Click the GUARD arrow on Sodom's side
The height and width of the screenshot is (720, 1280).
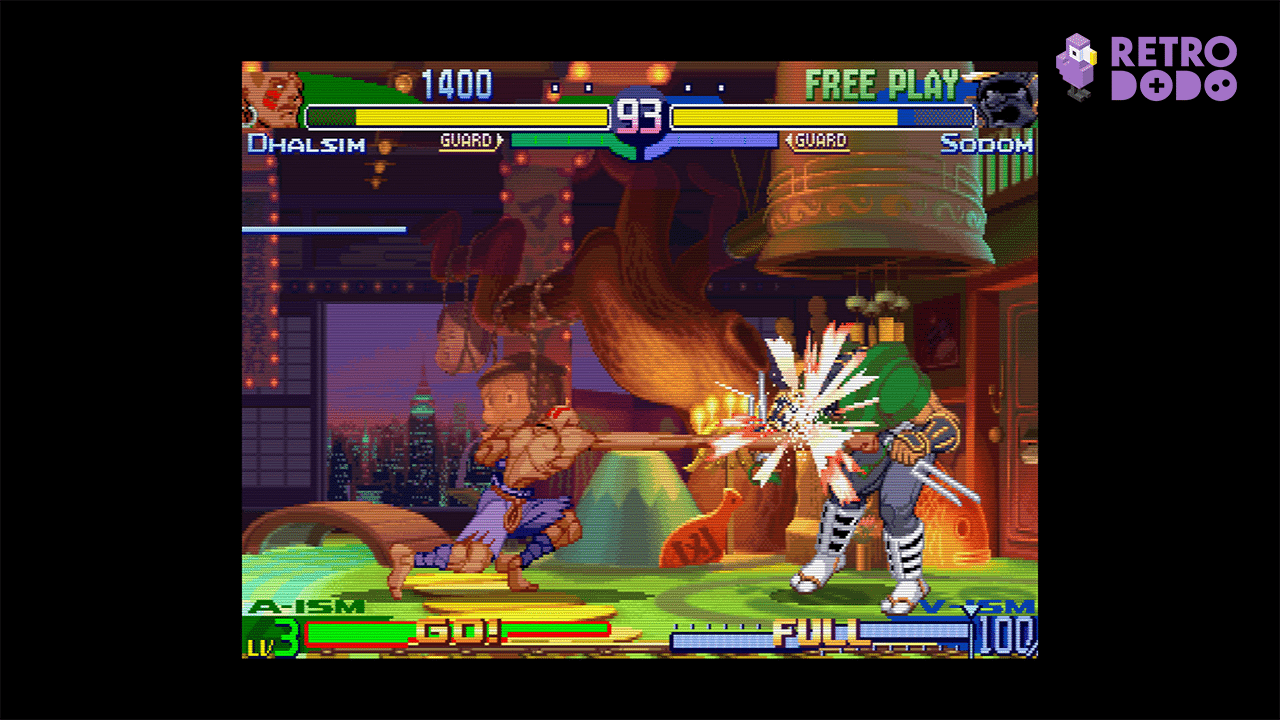pos(820,141)
